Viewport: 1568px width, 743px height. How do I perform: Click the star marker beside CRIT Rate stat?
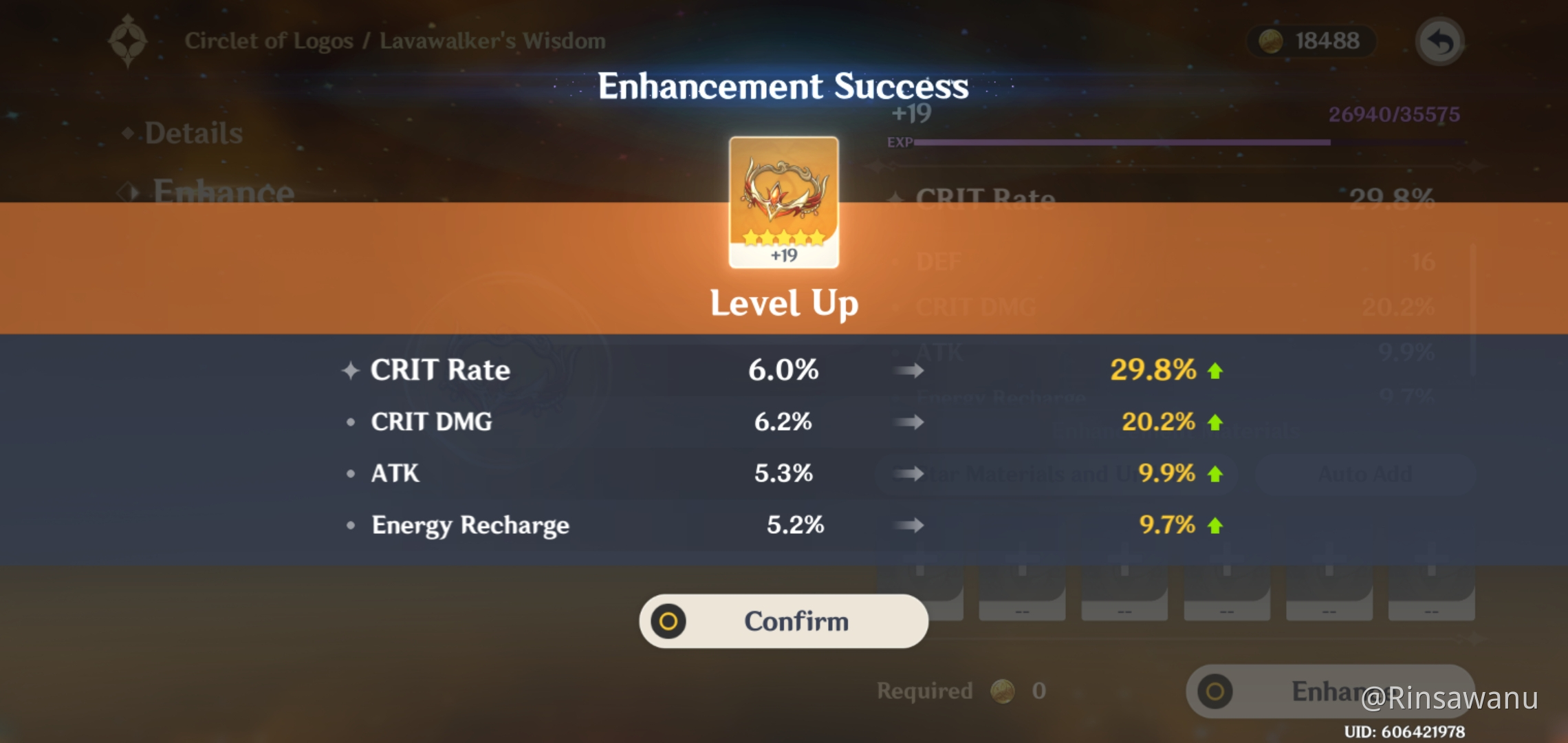click(350, 369)
